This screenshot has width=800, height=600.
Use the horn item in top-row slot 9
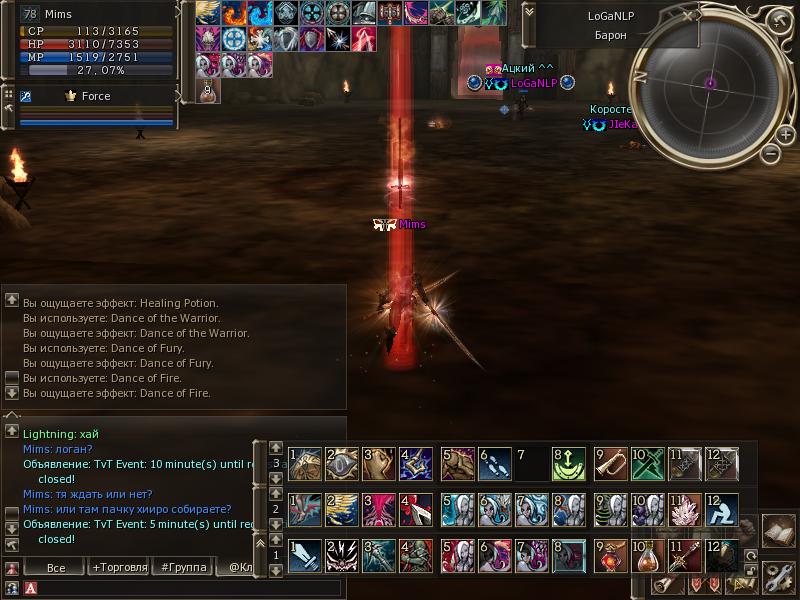pos(610,463)
